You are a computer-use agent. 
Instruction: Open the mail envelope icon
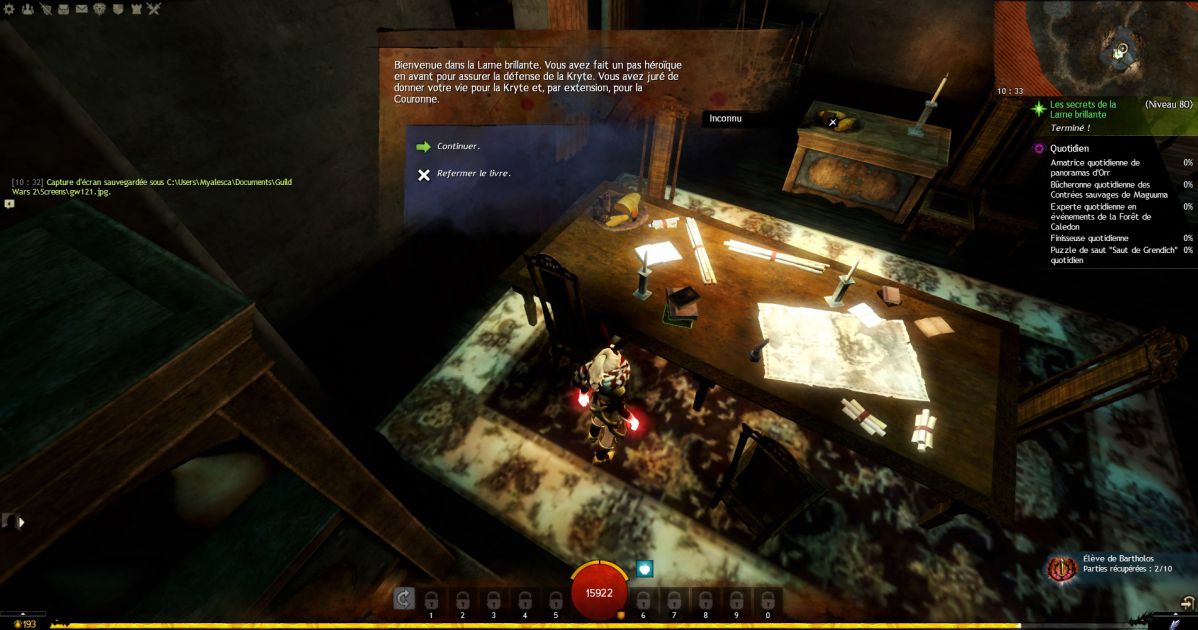[81, 9]
